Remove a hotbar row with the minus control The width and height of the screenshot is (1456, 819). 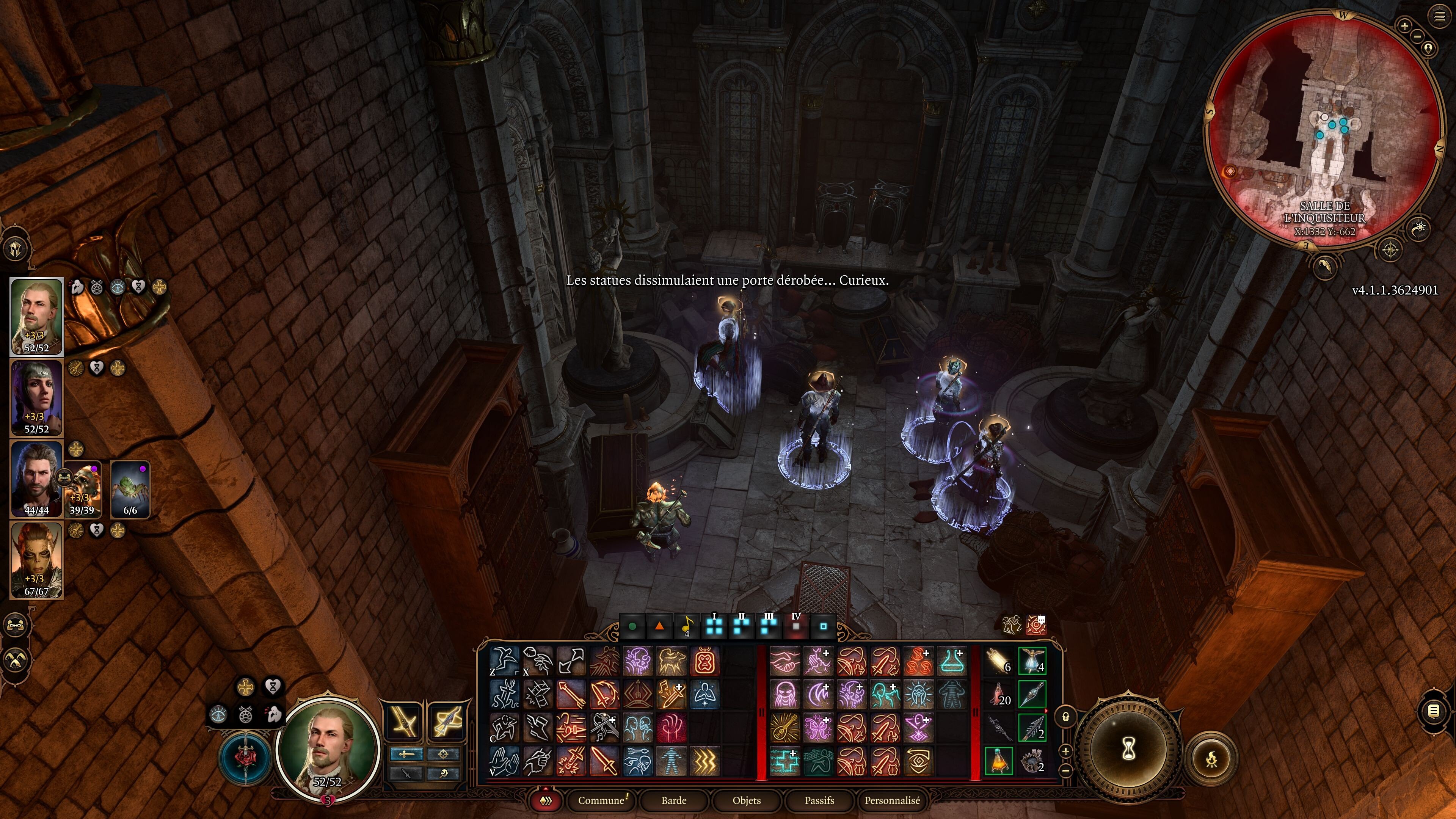1066,770
